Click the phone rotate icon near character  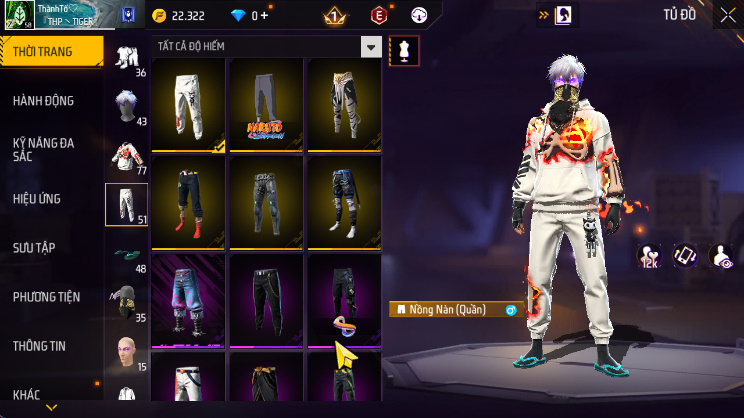pos(685,255)
